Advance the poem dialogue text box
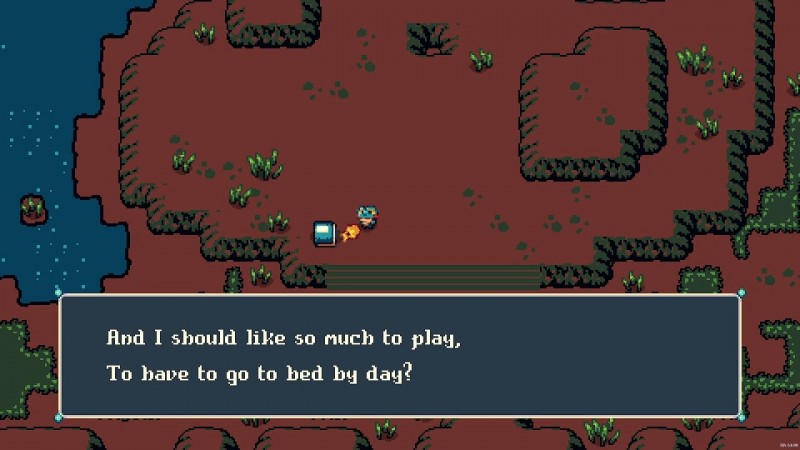This screenshot has height=450, width=800. (x=400, y=355)
